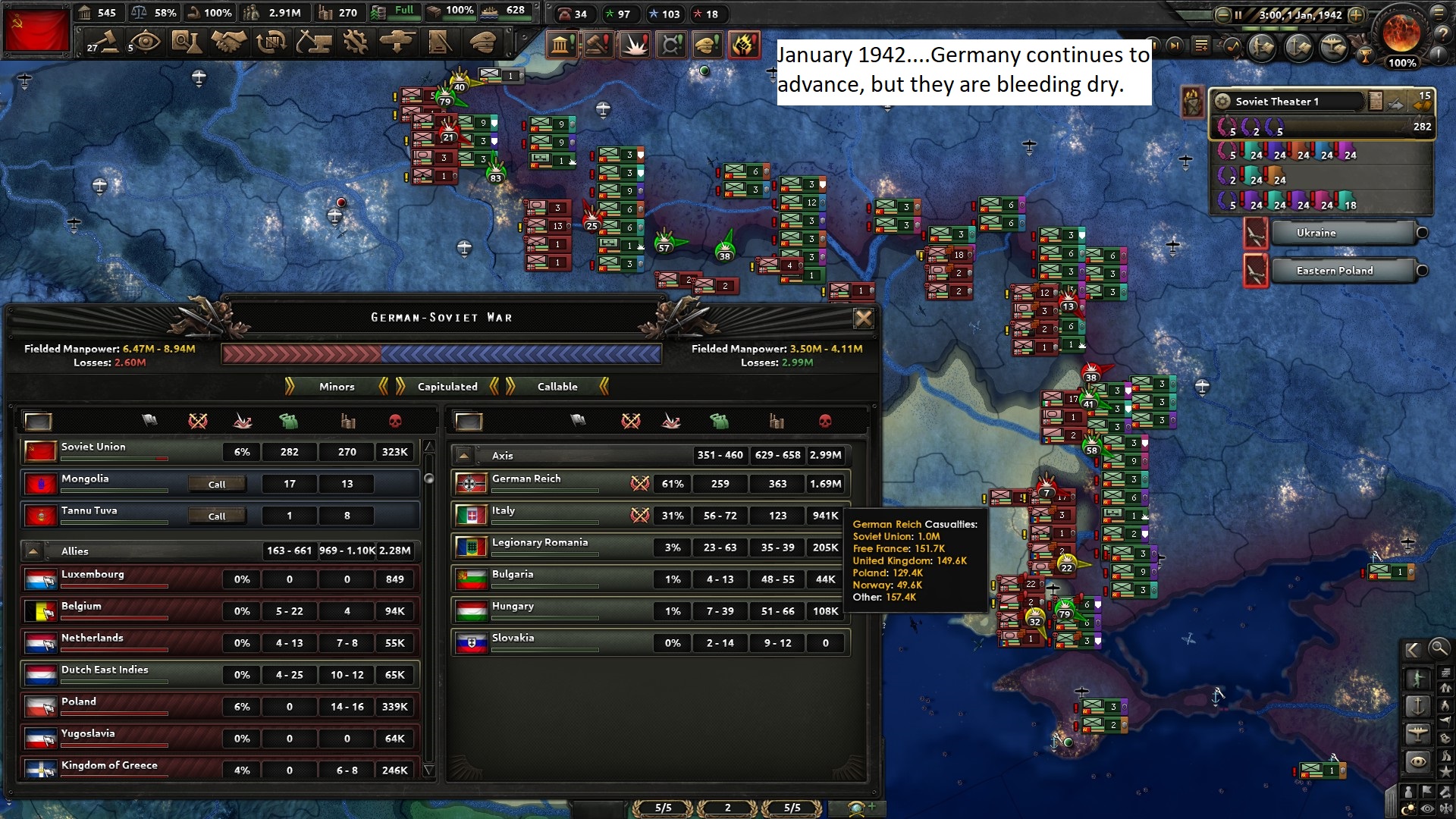Screen dimensions: 1456x819
Task: Switch to the Capitulated filter tab
Action: 447,387
